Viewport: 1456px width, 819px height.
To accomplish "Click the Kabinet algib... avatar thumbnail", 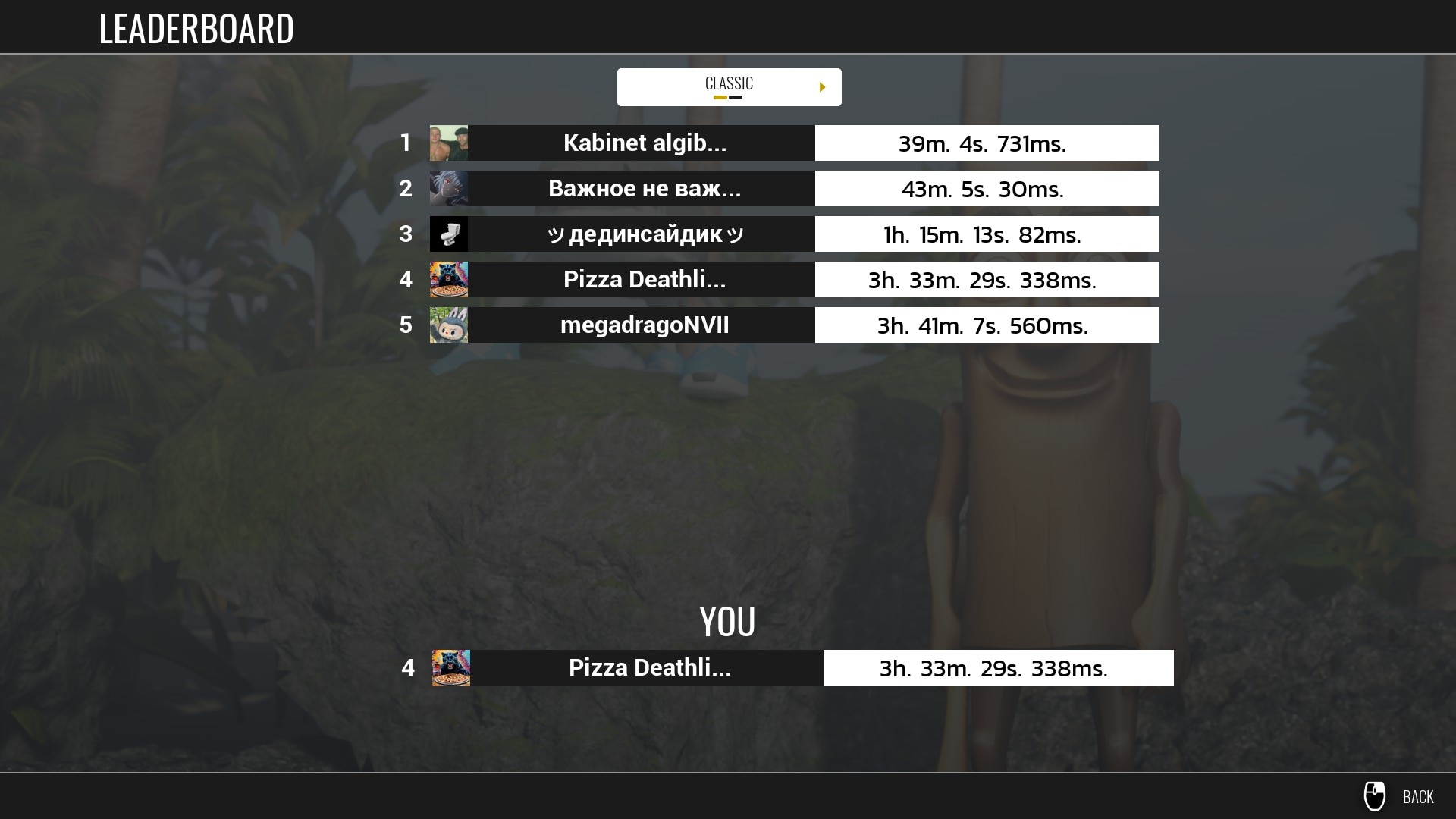I will coord(449,143).
